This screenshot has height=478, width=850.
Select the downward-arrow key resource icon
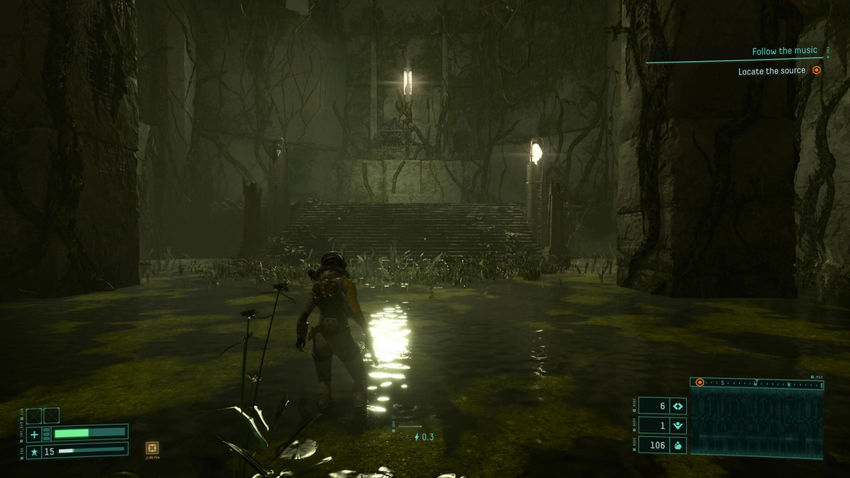(x=678, y=425)
